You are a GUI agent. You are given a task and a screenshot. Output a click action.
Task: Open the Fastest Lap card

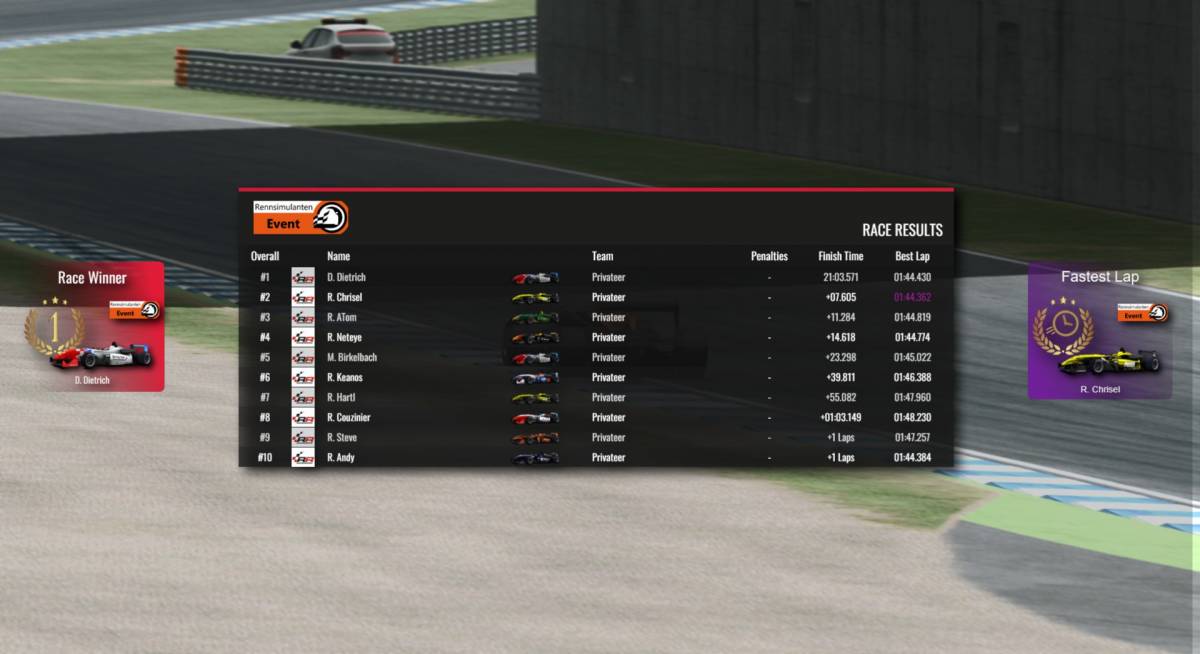[1099, 331]
